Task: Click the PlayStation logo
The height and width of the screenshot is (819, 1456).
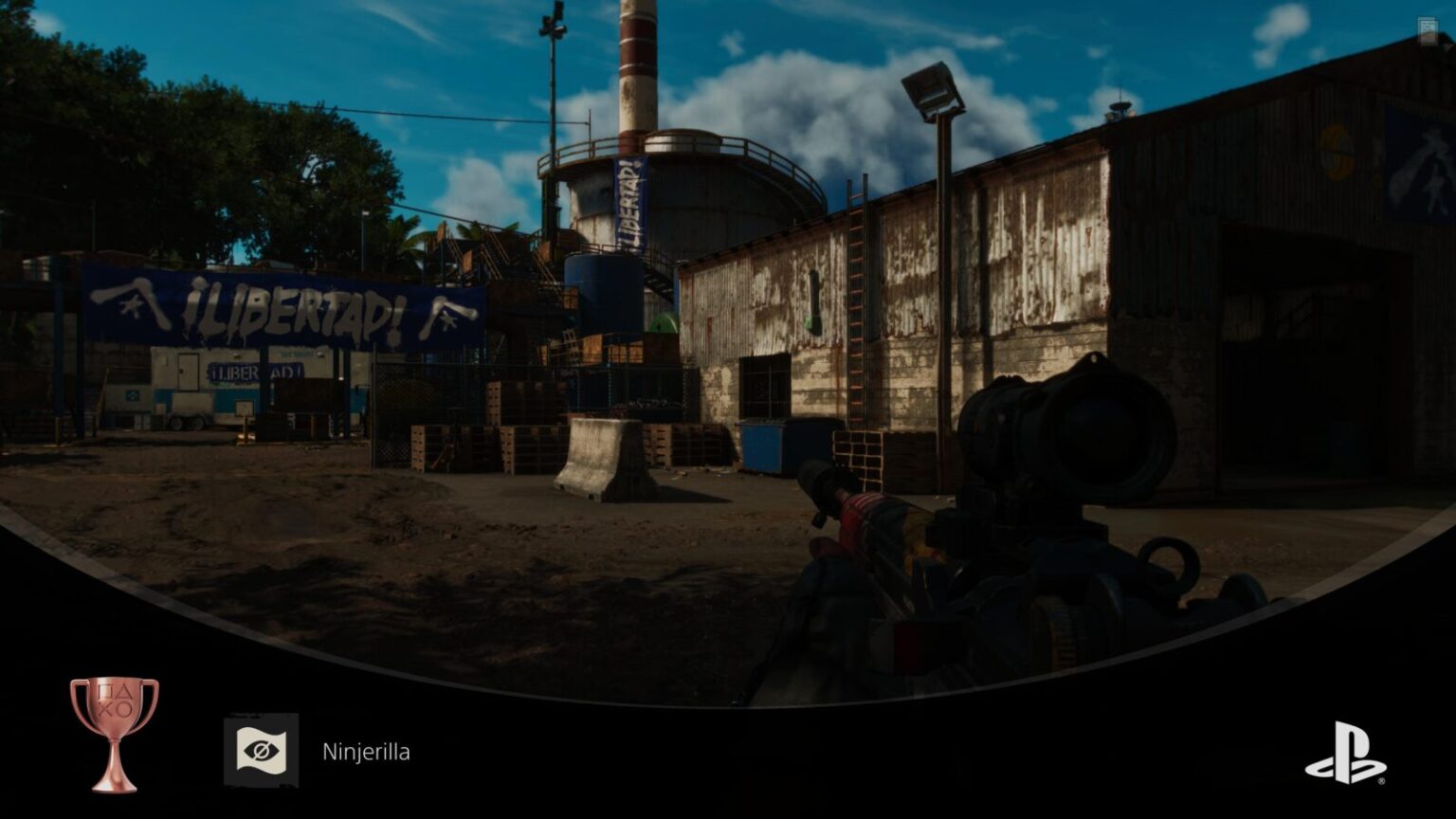Action: (1345, 753)
